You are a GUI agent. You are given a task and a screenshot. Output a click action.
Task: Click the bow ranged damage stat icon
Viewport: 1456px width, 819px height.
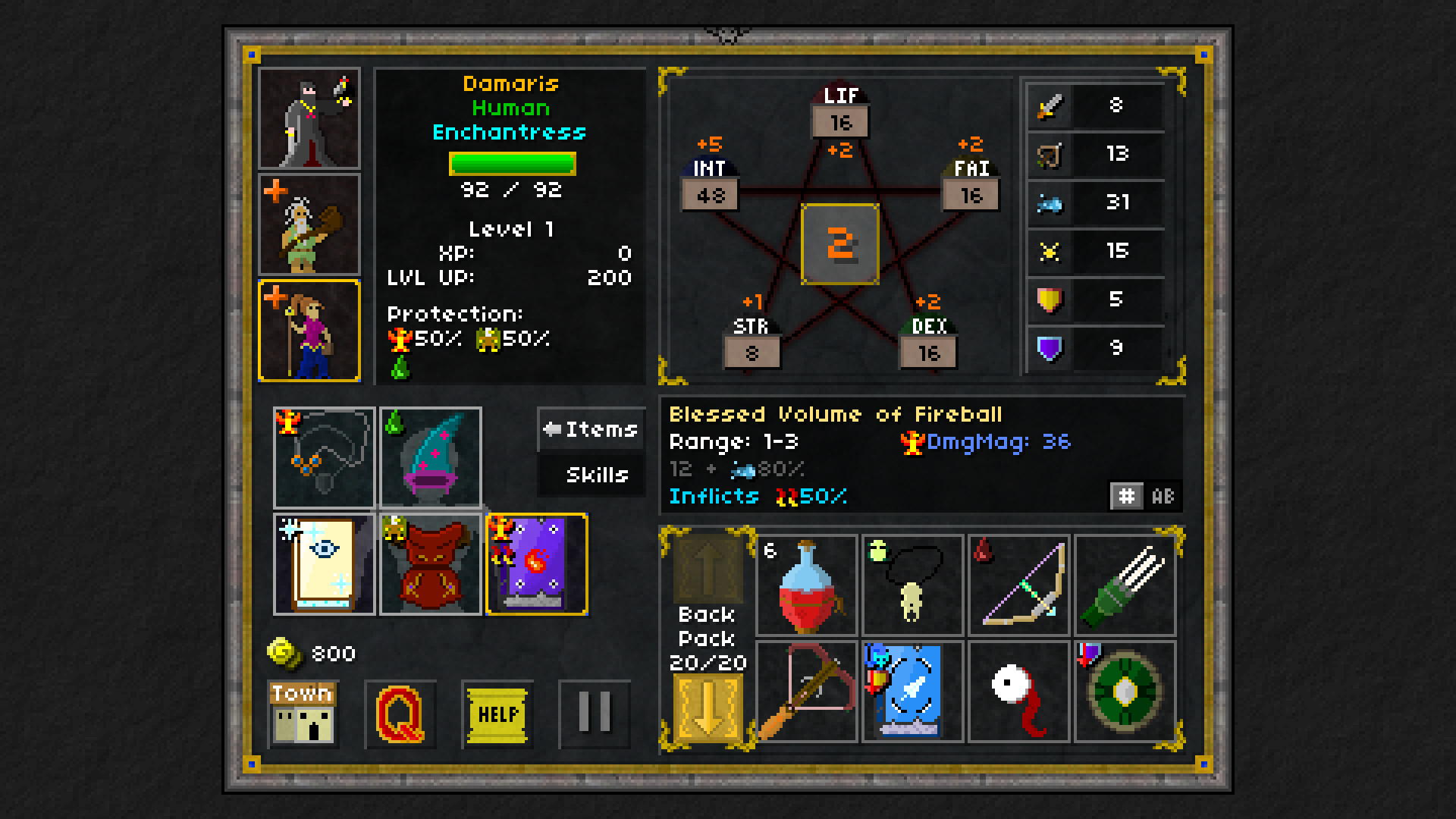point(1050,154)
